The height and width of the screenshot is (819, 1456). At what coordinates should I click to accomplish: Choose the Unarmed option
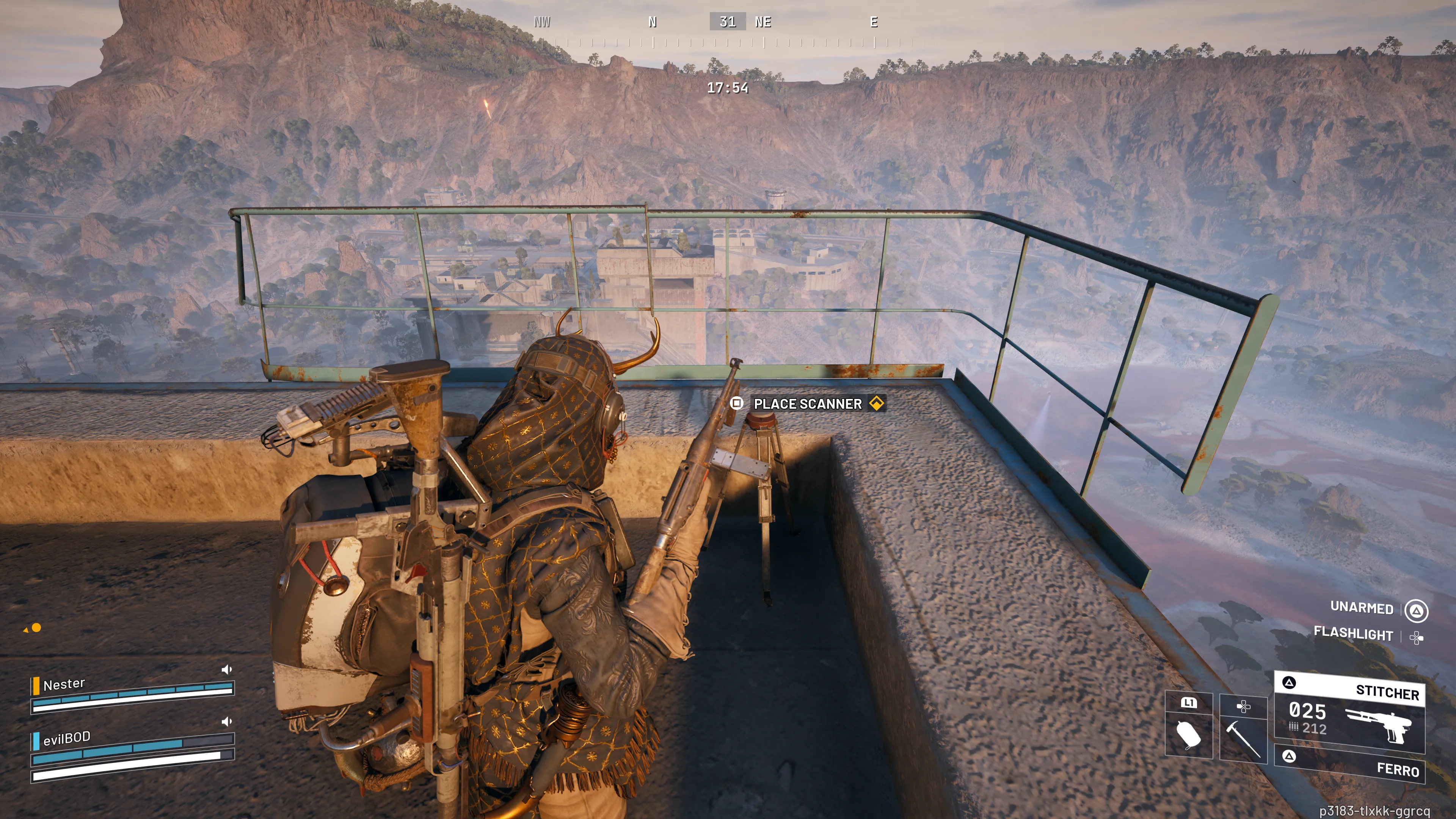tap(1362, 607)
